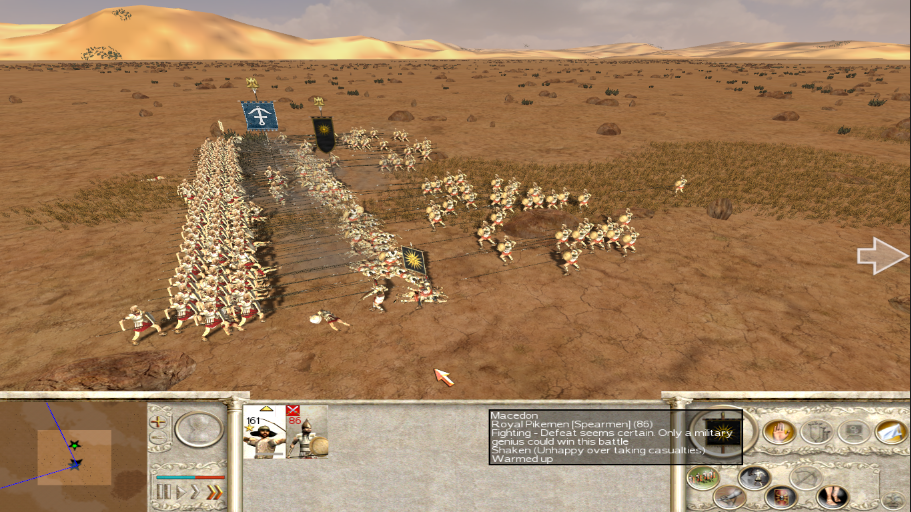
Task: Set battle speed to fast forward
Action: coord(194,491)
